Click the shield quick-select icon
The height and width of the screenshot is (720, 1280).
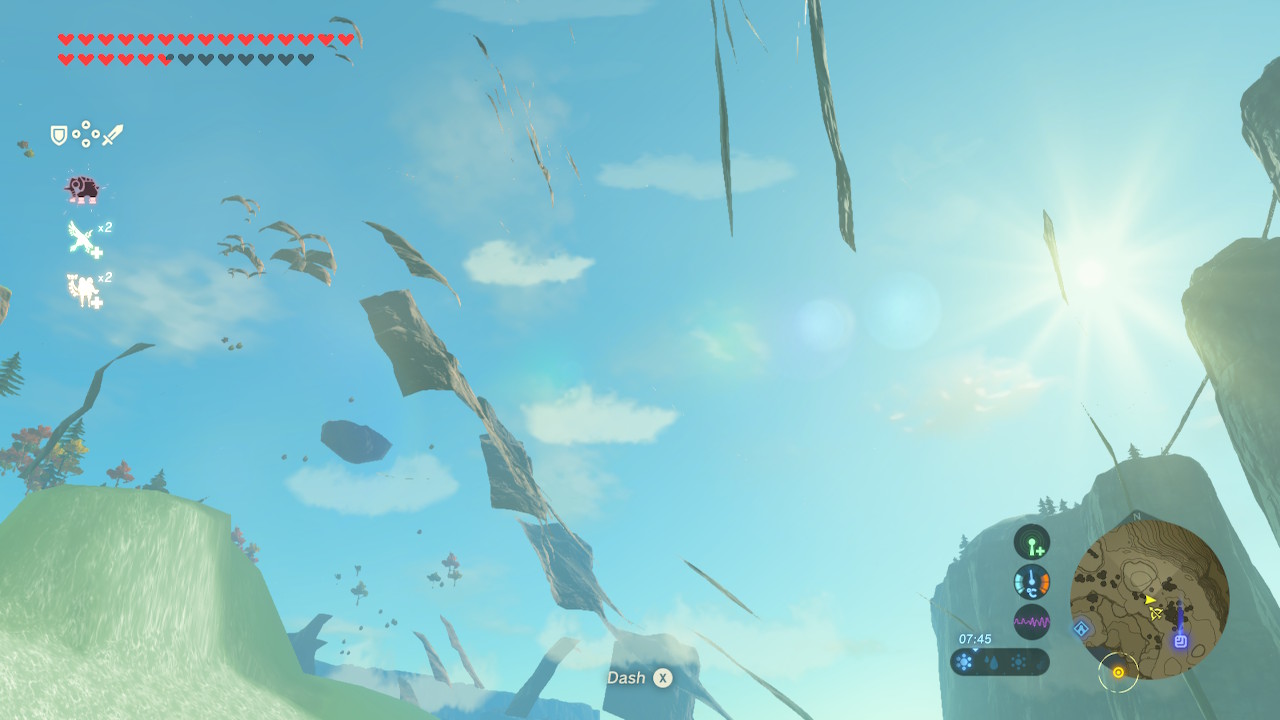click(x=59, y=135)
